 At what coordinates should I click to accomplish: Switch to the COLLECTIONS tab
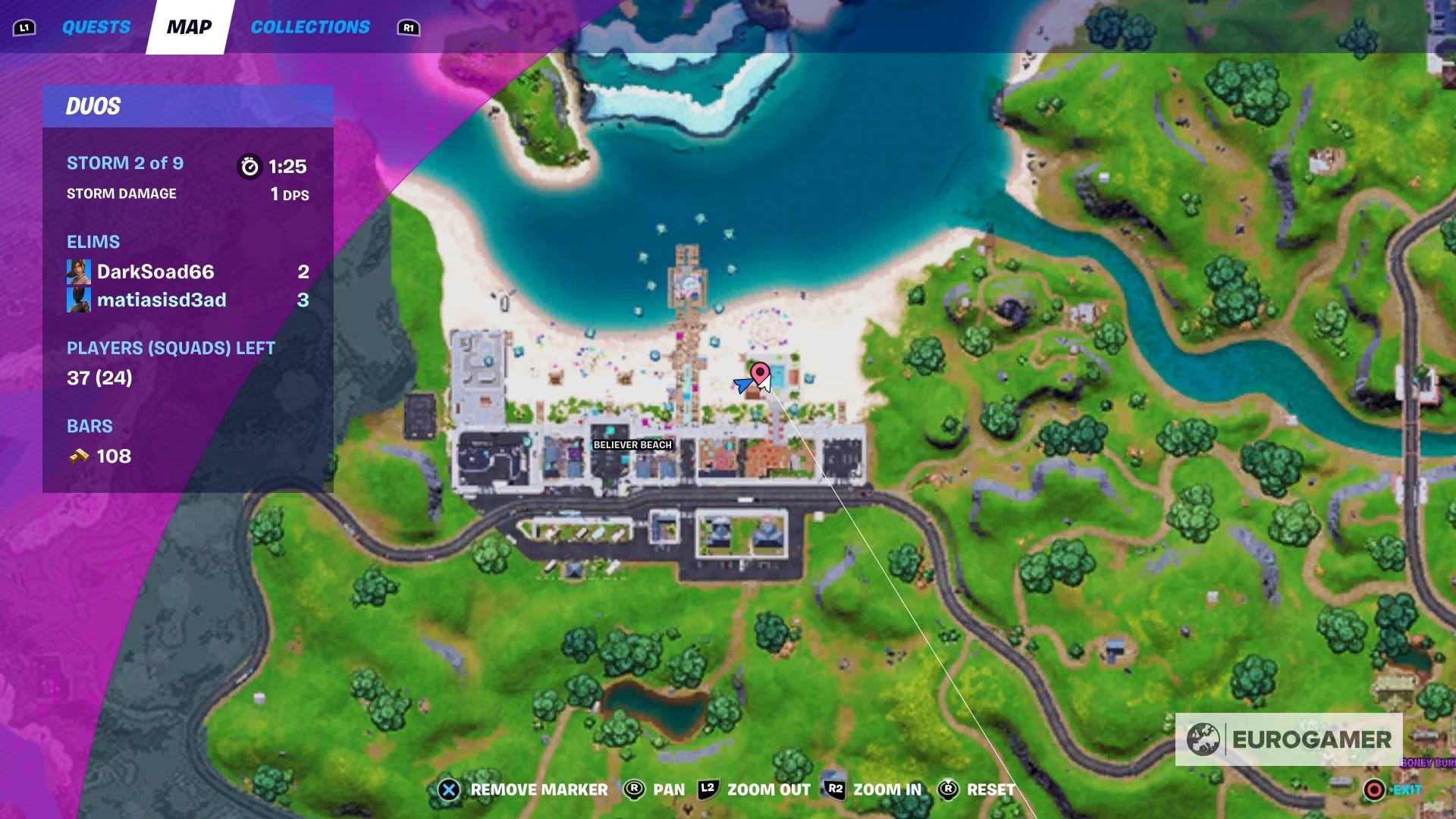click(x=311, y=26)
